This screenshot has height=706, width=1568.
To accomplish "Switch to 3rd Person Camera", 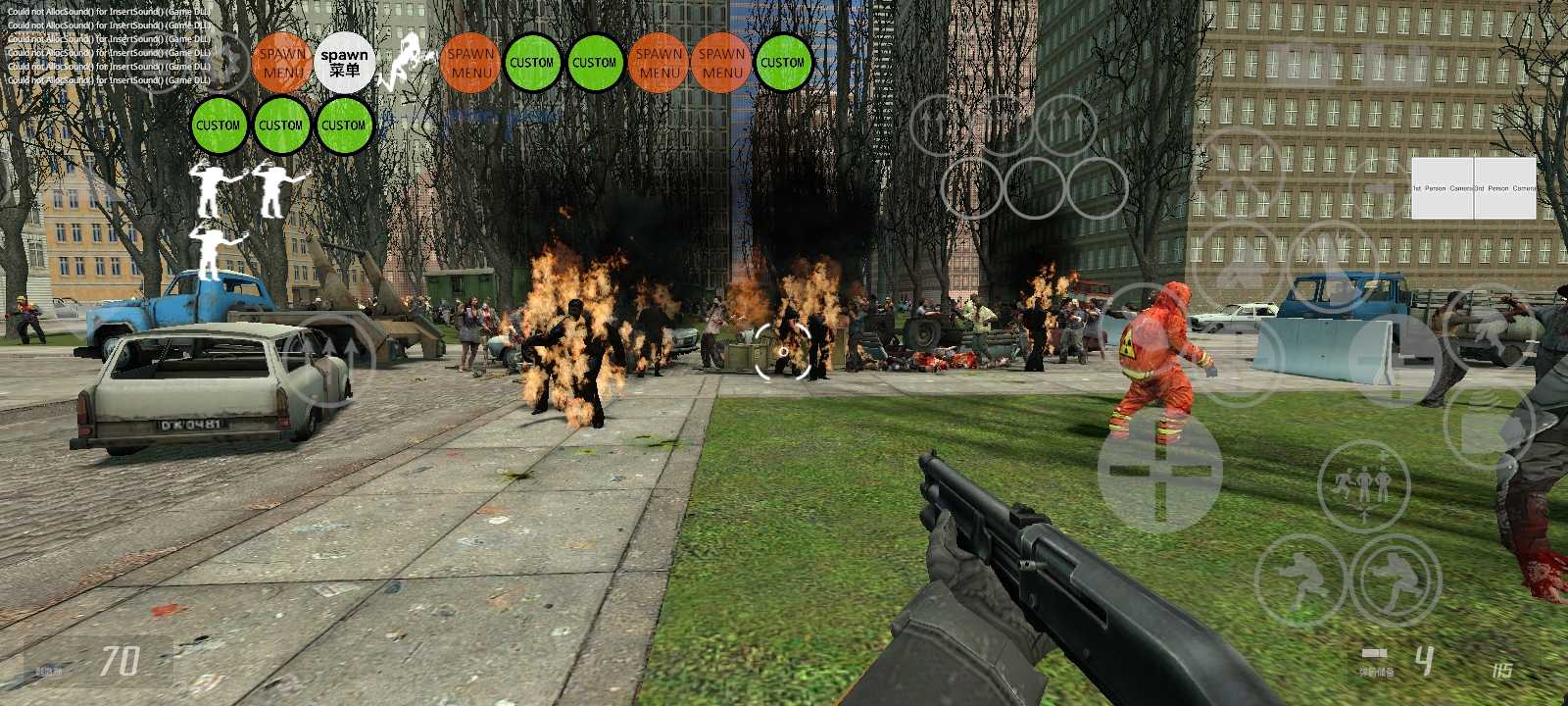I will click(x=1505, y=187).
